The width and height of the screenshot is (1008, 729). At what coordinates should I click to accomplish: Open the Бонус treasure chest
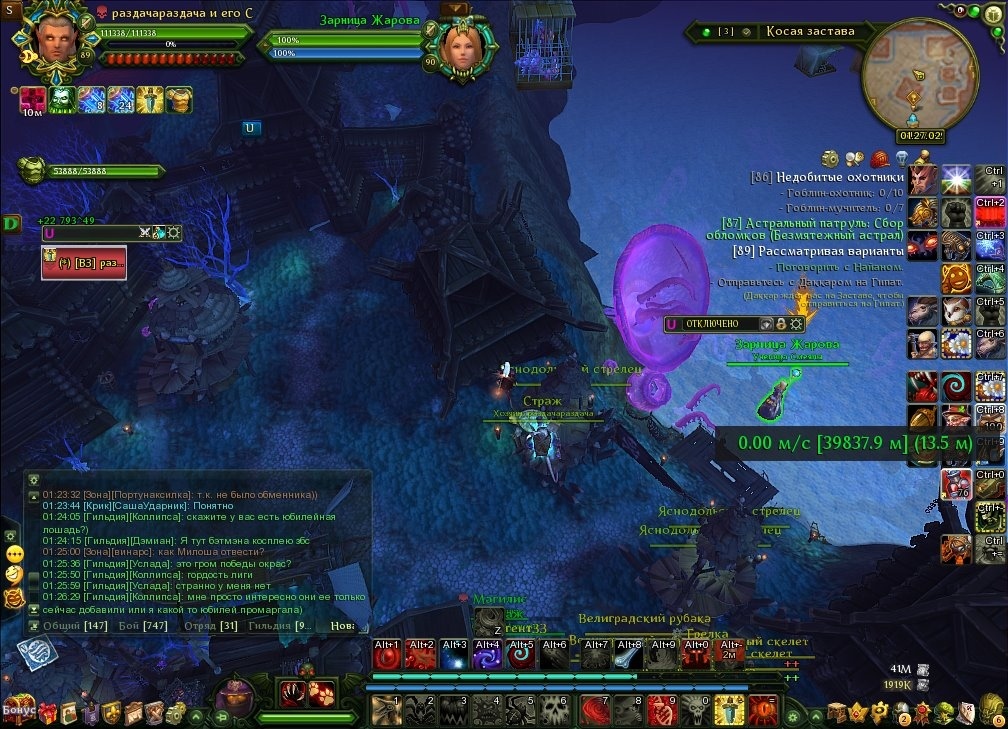tap(18, 709)
